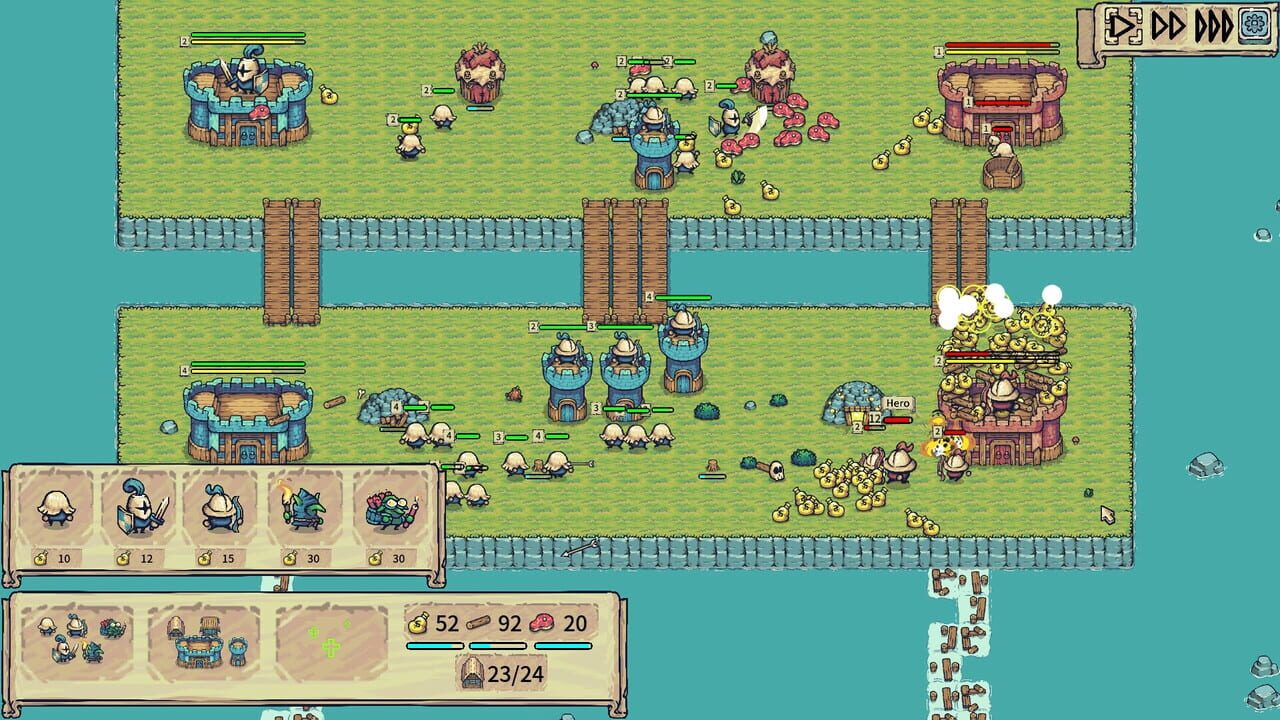Enable normal 1x game speed
The width and height of the screenshot is (1280, 720).
(x=1121, y=28)
